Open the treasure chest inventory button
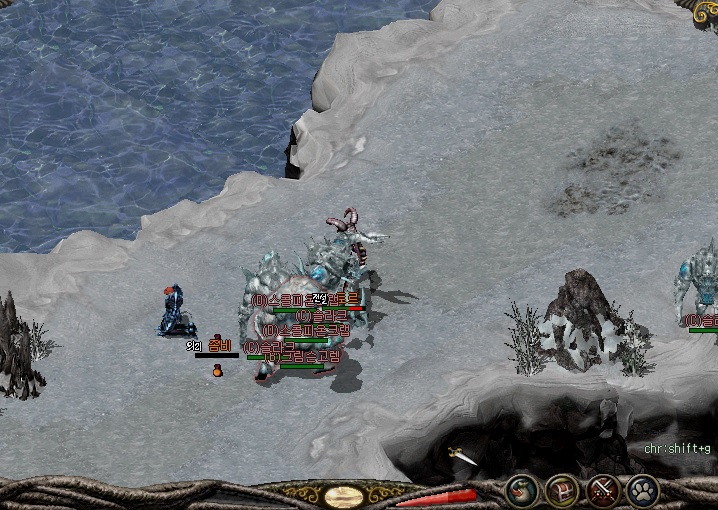The image size is (718, 510). pyautogui.click(x=563, y=491)
